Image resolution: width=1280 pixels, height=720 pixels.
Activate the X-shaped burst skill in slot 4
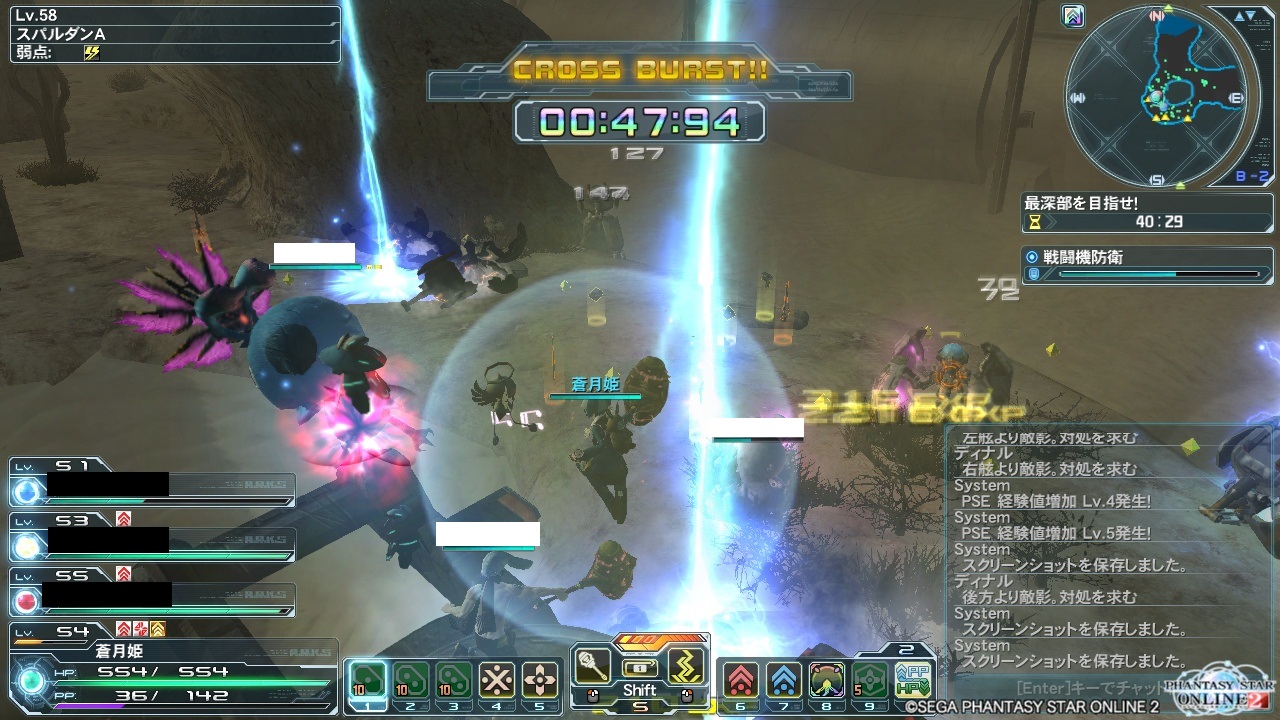pos(496,680)
